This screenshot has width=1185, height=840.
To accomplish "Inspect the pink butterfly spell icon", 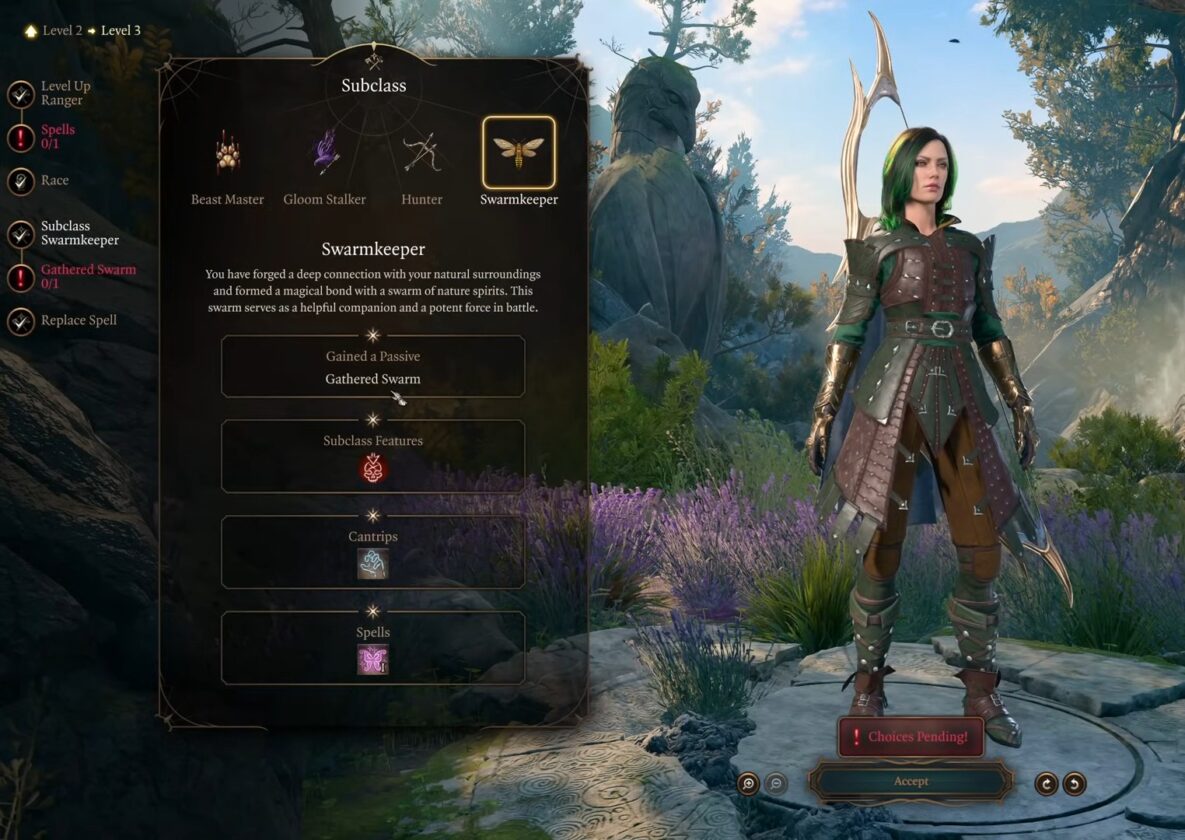I will [x=373, y=660].
